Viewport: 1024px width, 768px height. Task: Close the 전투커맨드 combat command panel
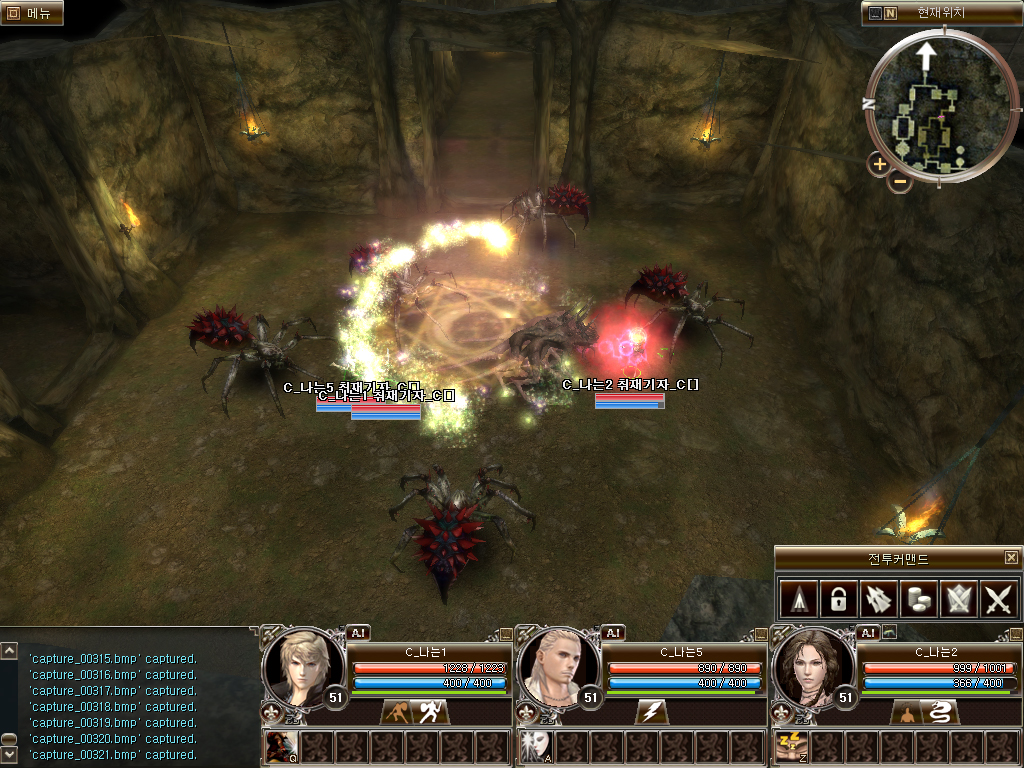coord(1011,558)
